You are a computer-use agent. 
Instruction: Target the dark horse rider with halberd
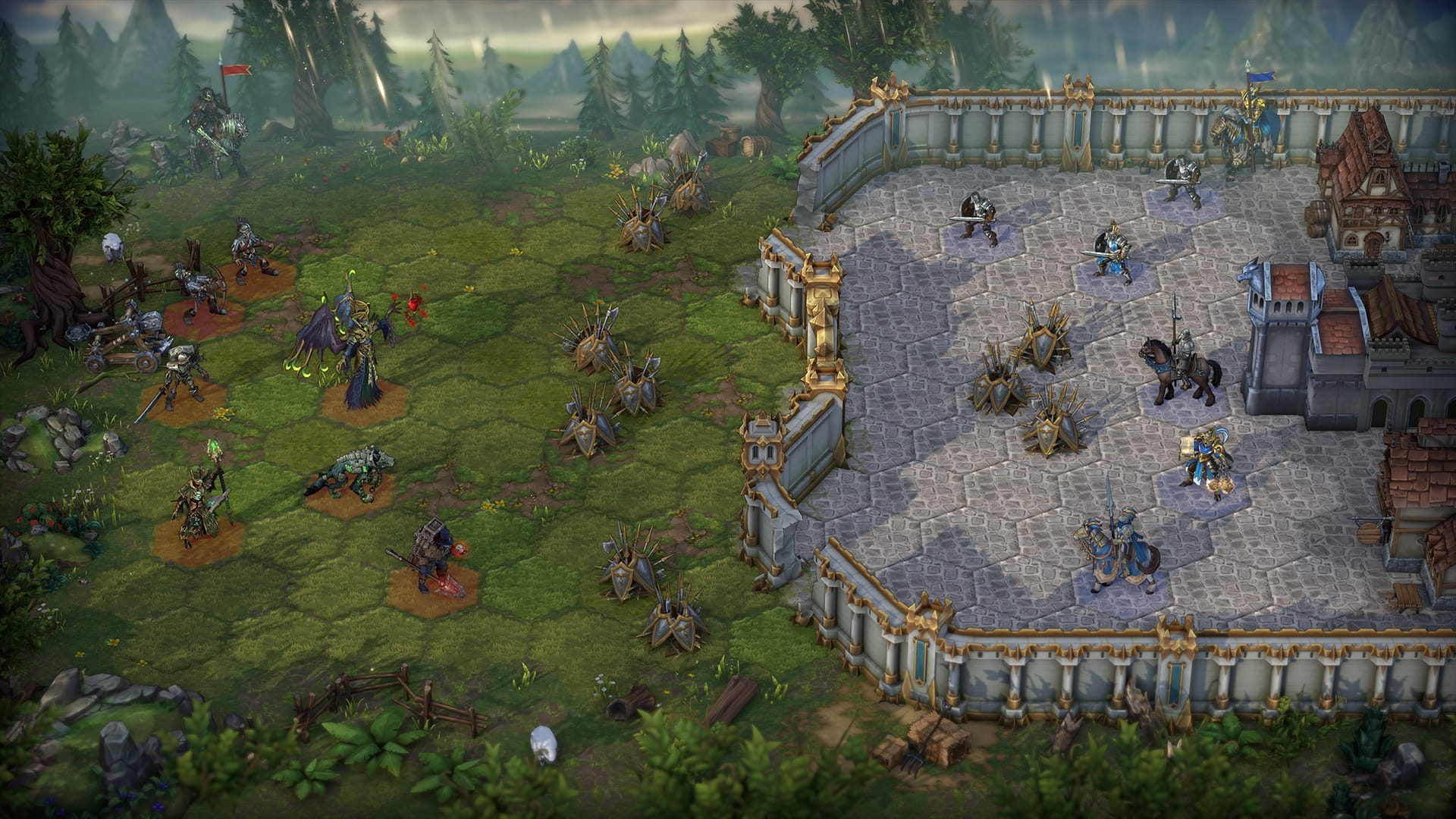(1179, 368)
